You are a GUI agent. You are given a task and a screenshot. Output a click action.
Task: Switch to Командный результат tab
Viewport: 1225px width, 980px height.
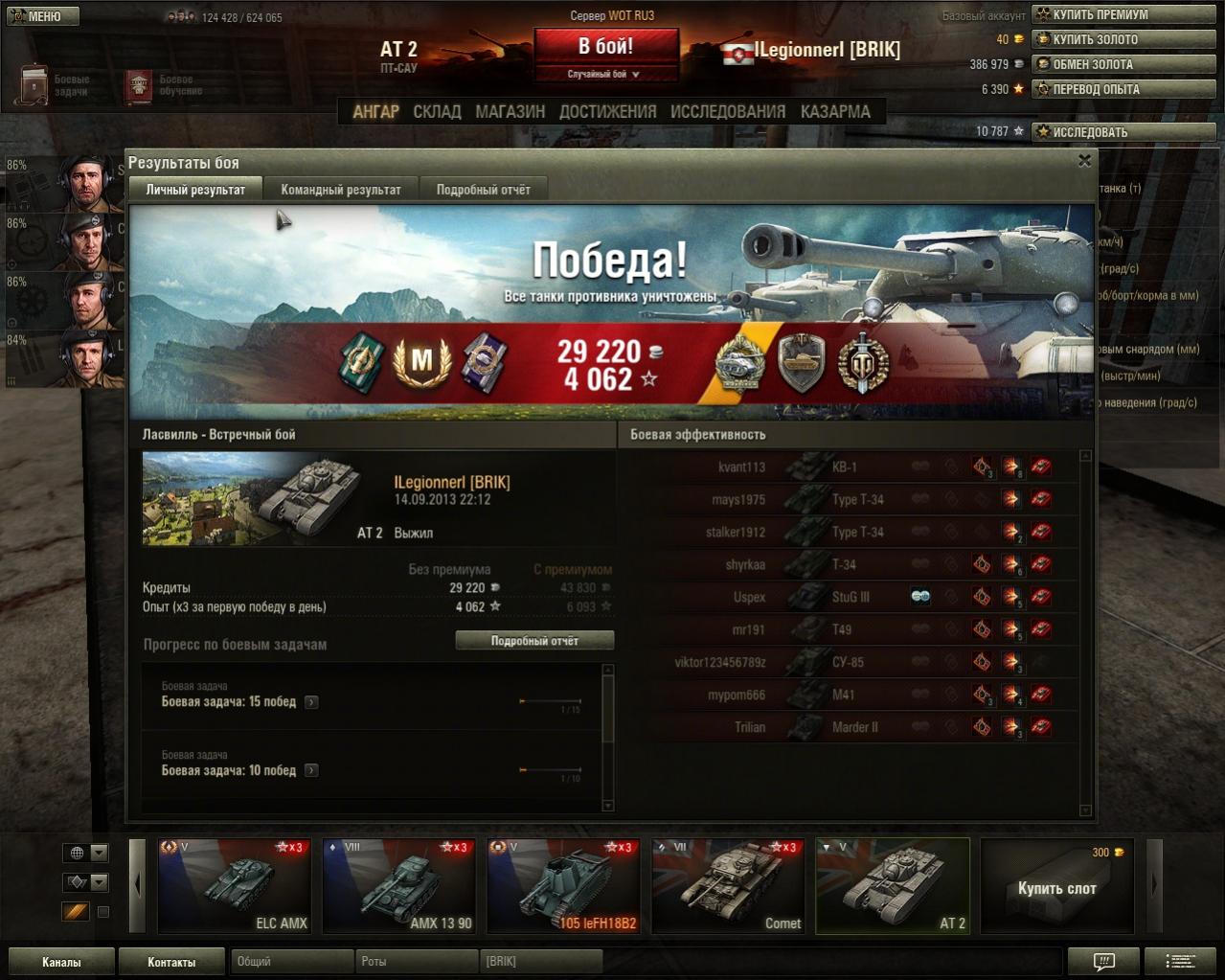[340, 190]
